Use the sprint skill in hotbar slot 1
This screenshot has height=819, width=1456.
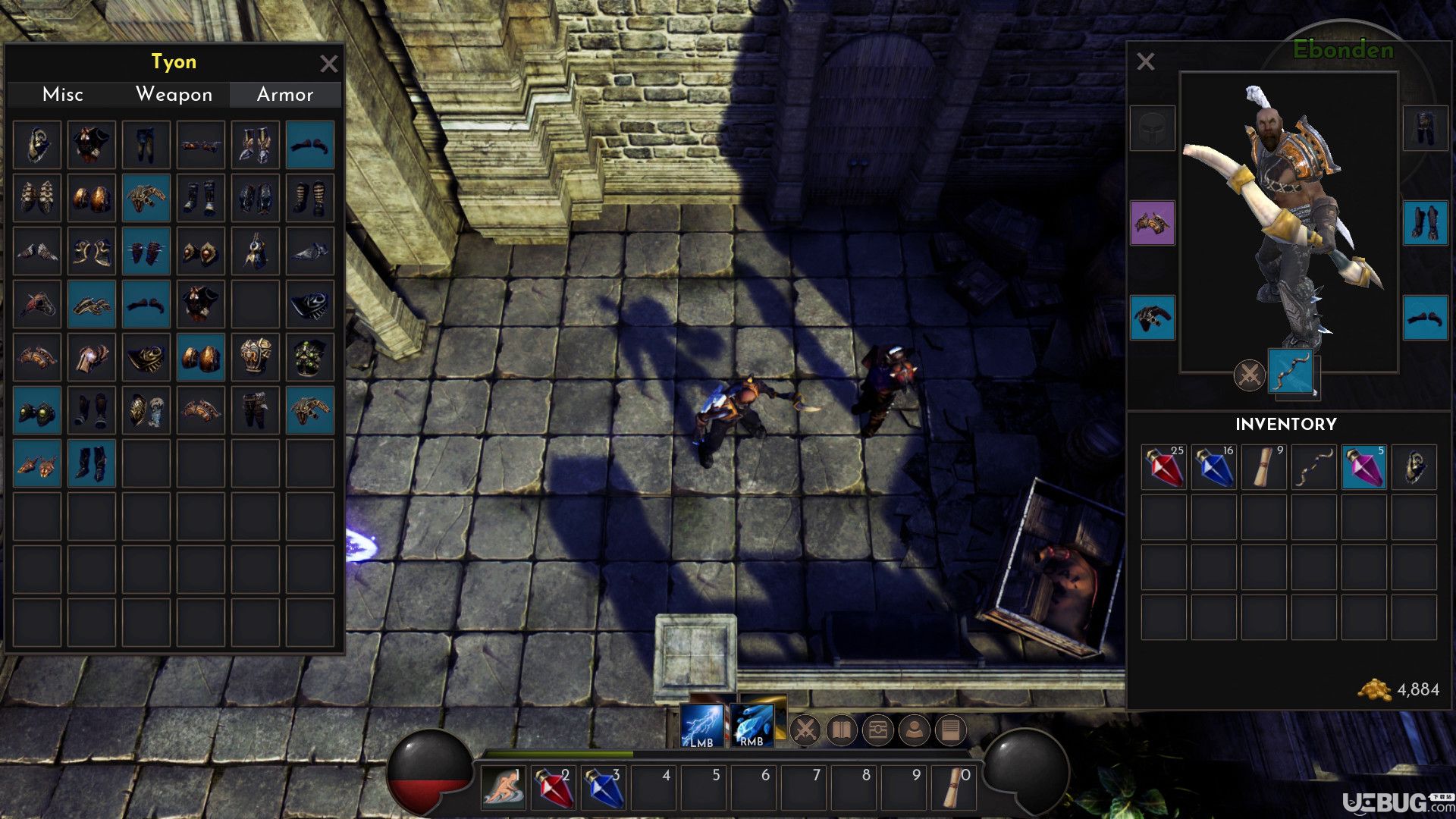coord(504,788)
